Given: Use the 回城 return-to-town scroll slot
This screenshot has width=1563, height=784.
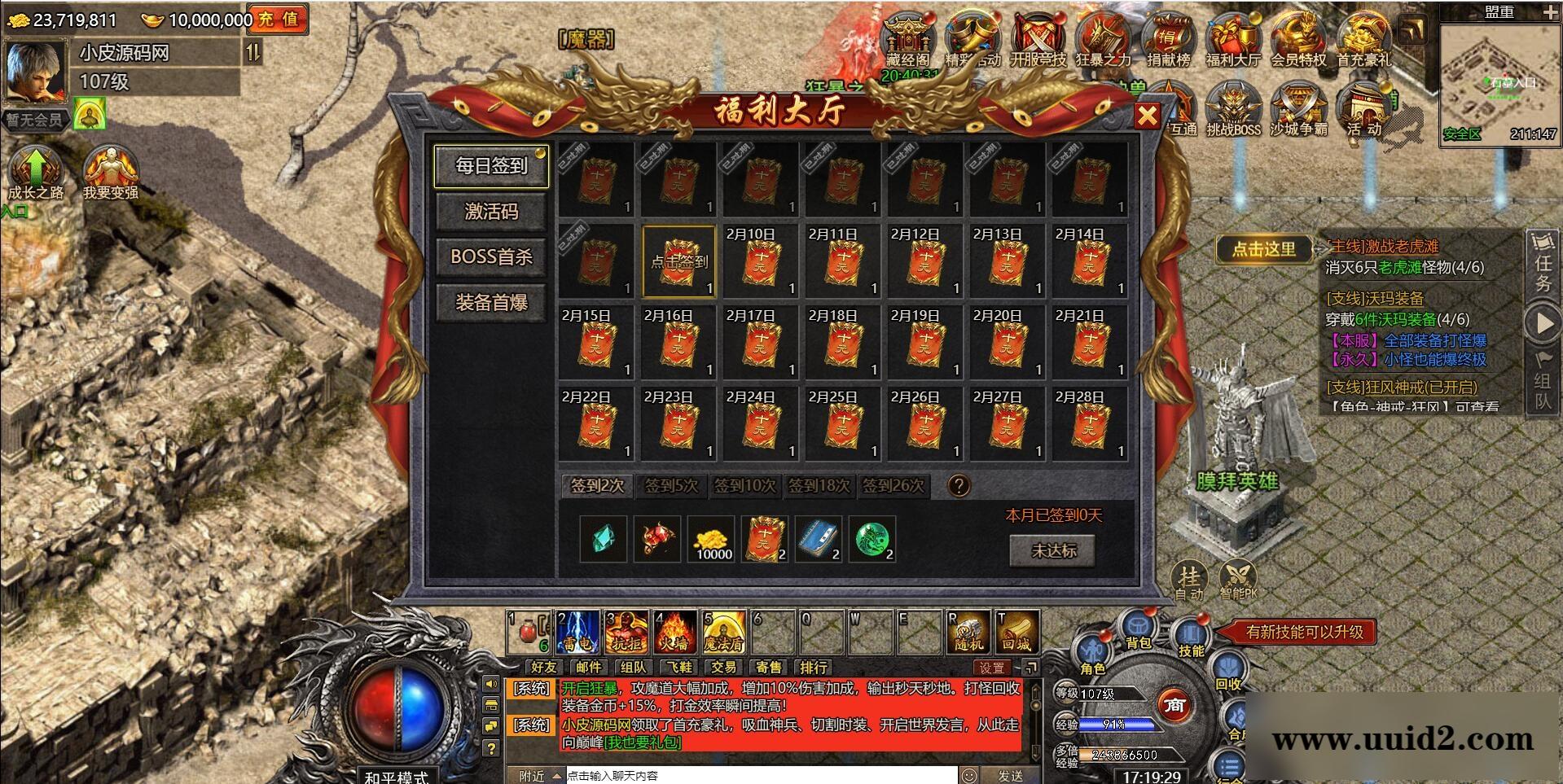Looking at the screenshot, I should point(1017,633).
